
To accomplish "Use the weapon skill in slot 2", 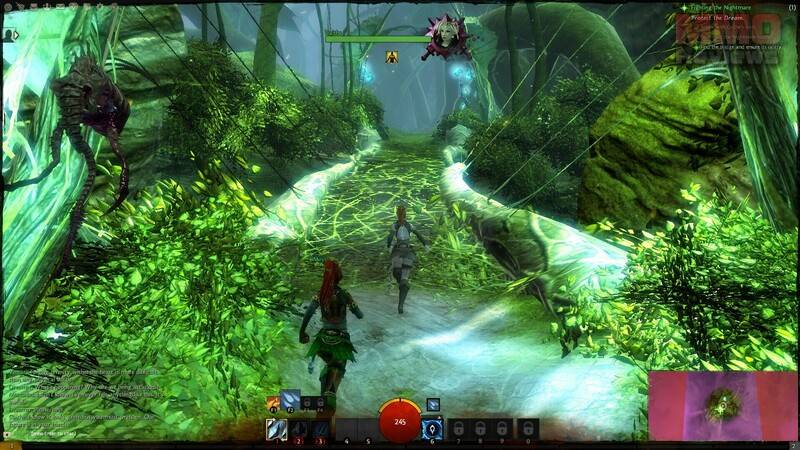I will (298, 429).
